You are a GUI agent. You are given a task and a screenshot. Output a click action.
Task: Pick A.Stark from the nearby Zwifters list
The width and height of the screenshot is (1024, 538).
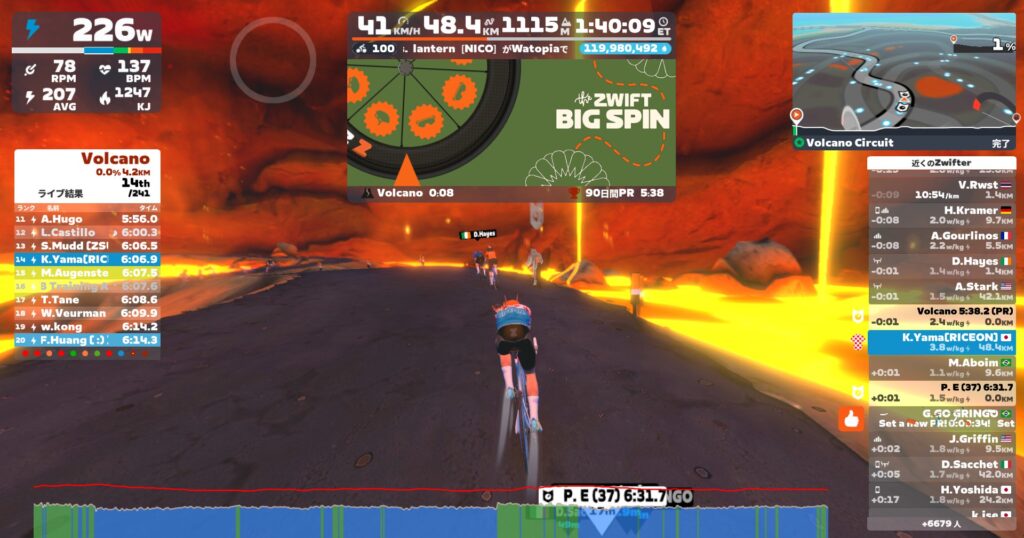(941, 291)
